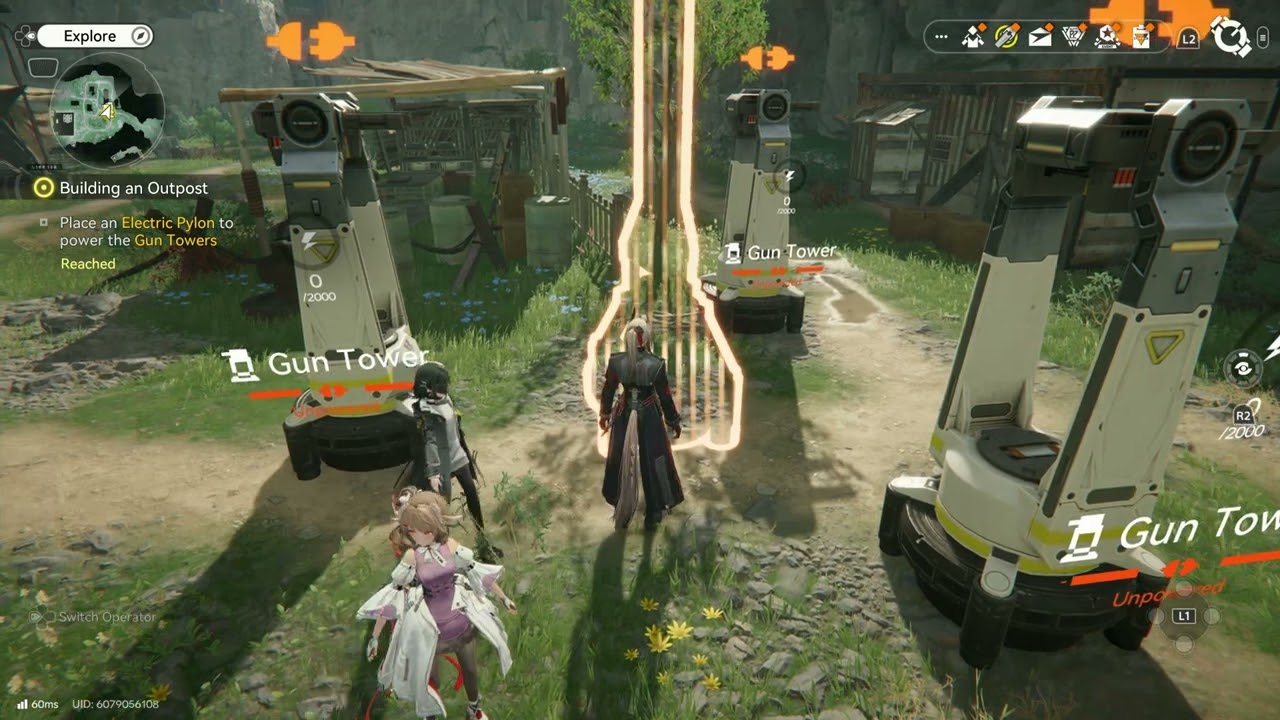Image resolution: width=1280 pixels, height=720 pixels.
Task: Open the operator figure icon in toolbar
Action: (x=972, y=37)
